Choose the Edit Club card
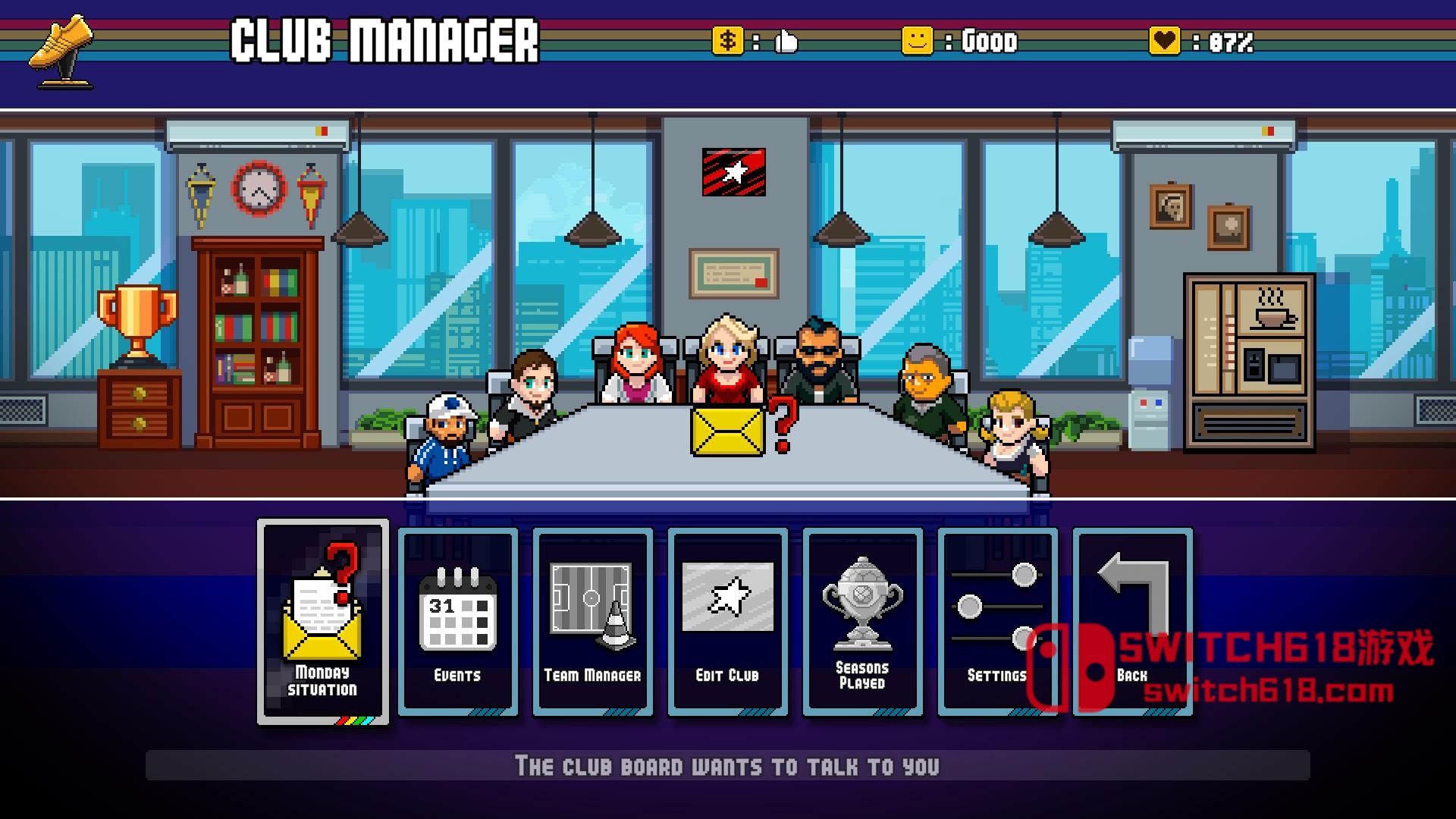This screenshot has height=819, width=1456. tap(728, 622)
